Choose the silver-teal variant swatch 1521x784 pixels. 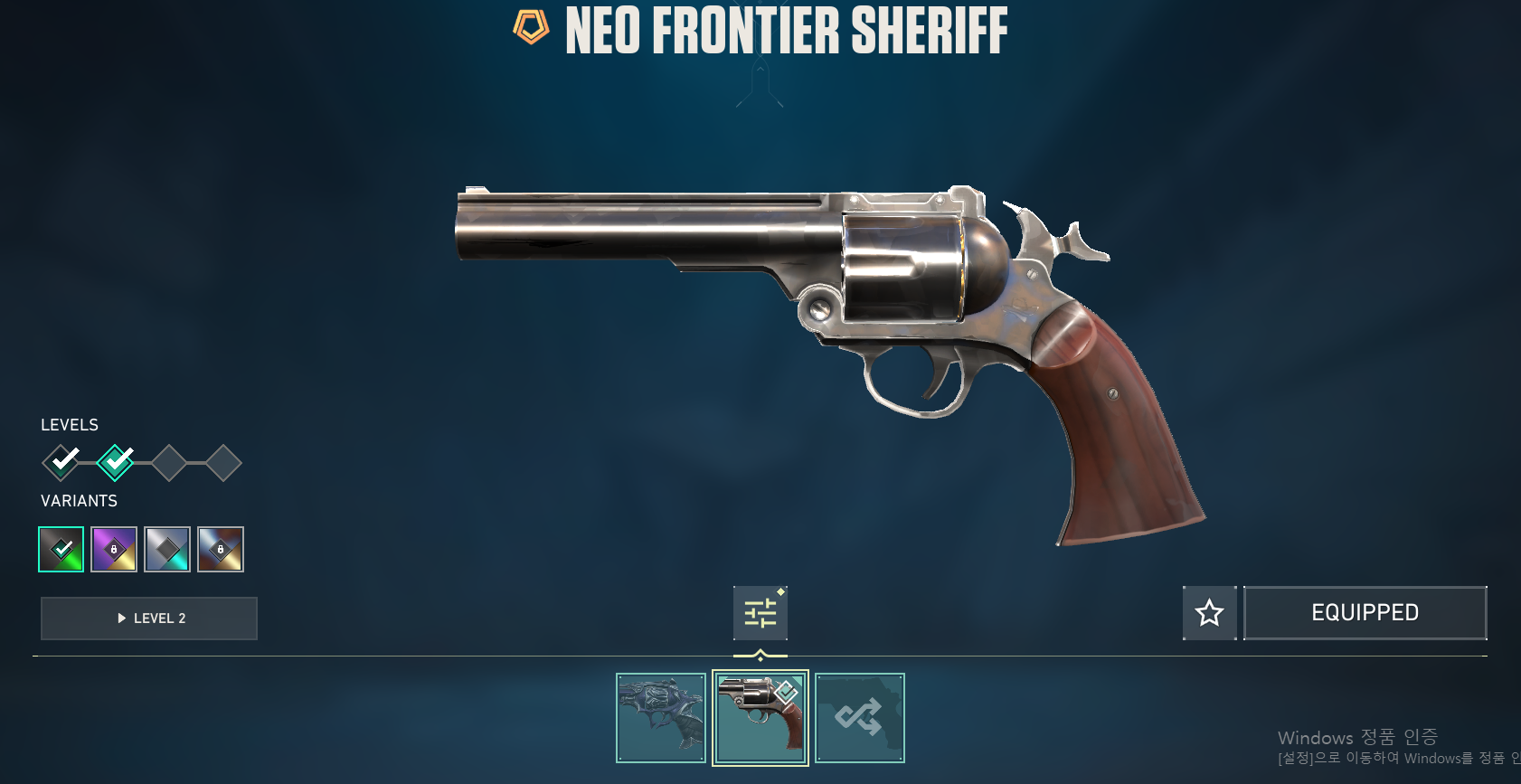pyautogui.click(x=167, y=549)
